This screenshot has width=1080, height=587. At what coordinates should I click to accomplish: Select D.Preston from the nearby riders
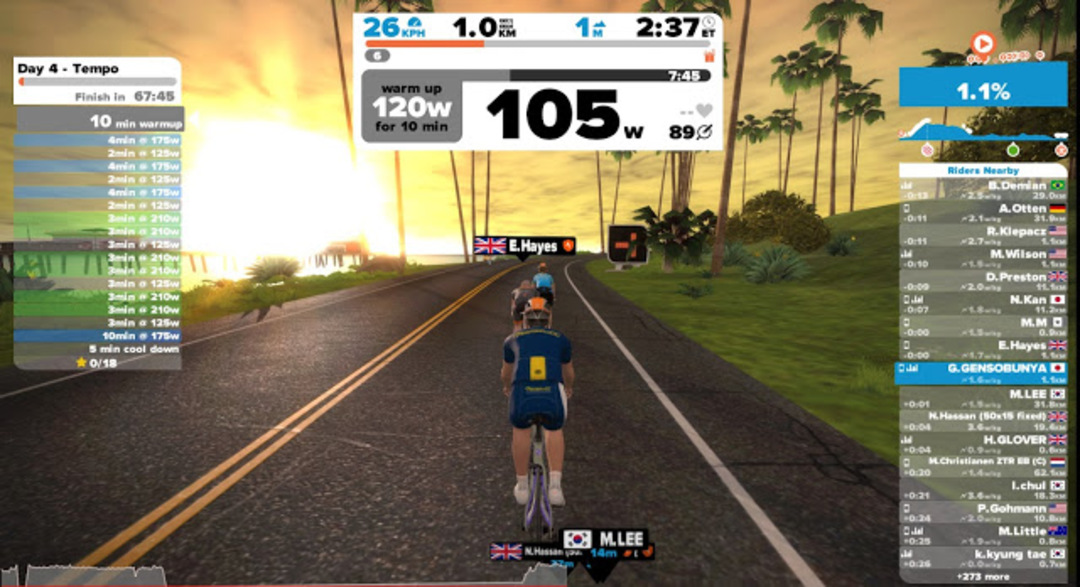click(983, 282)
